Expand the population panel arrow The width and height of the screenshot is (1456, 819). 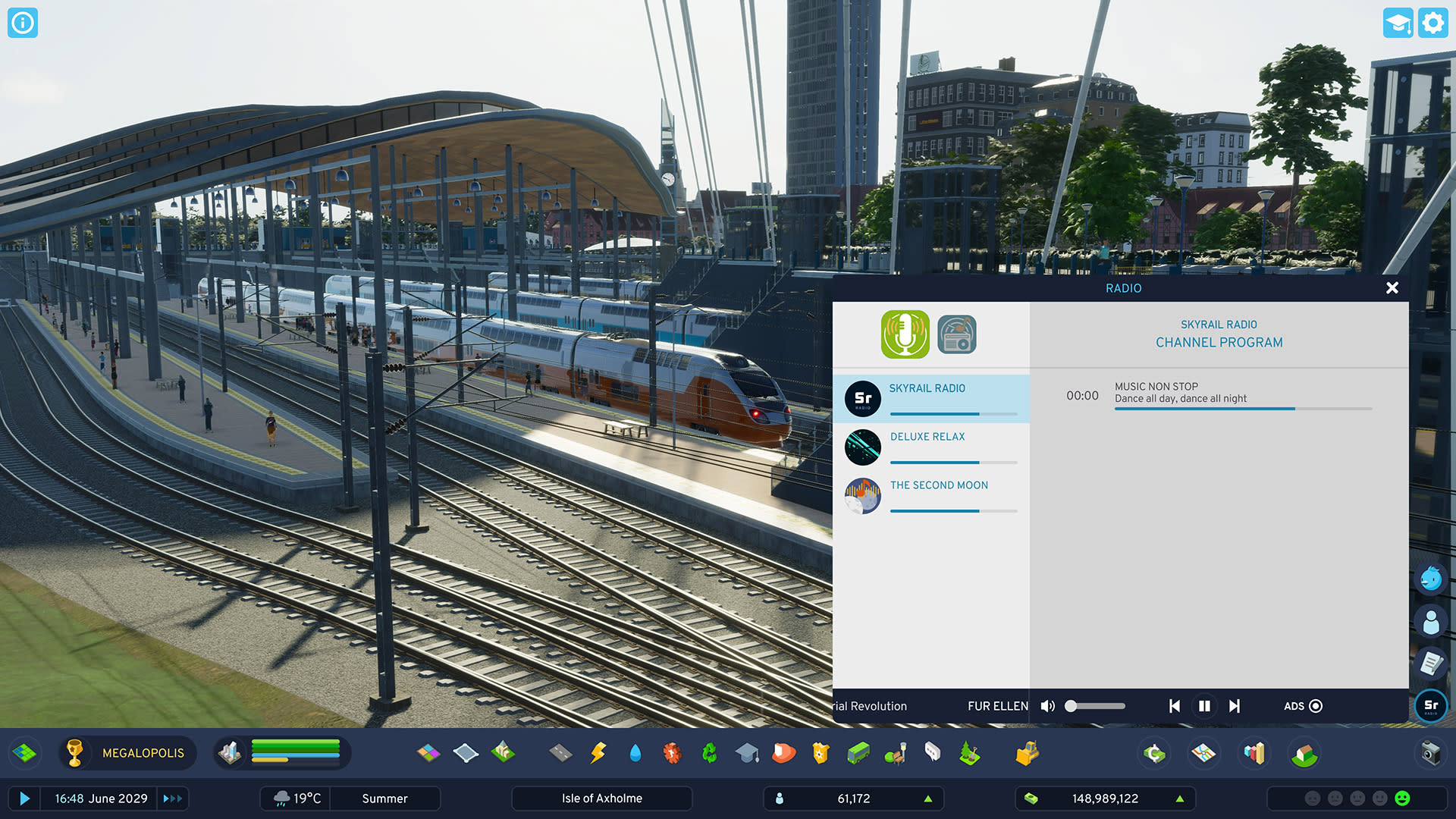(927, 799)
